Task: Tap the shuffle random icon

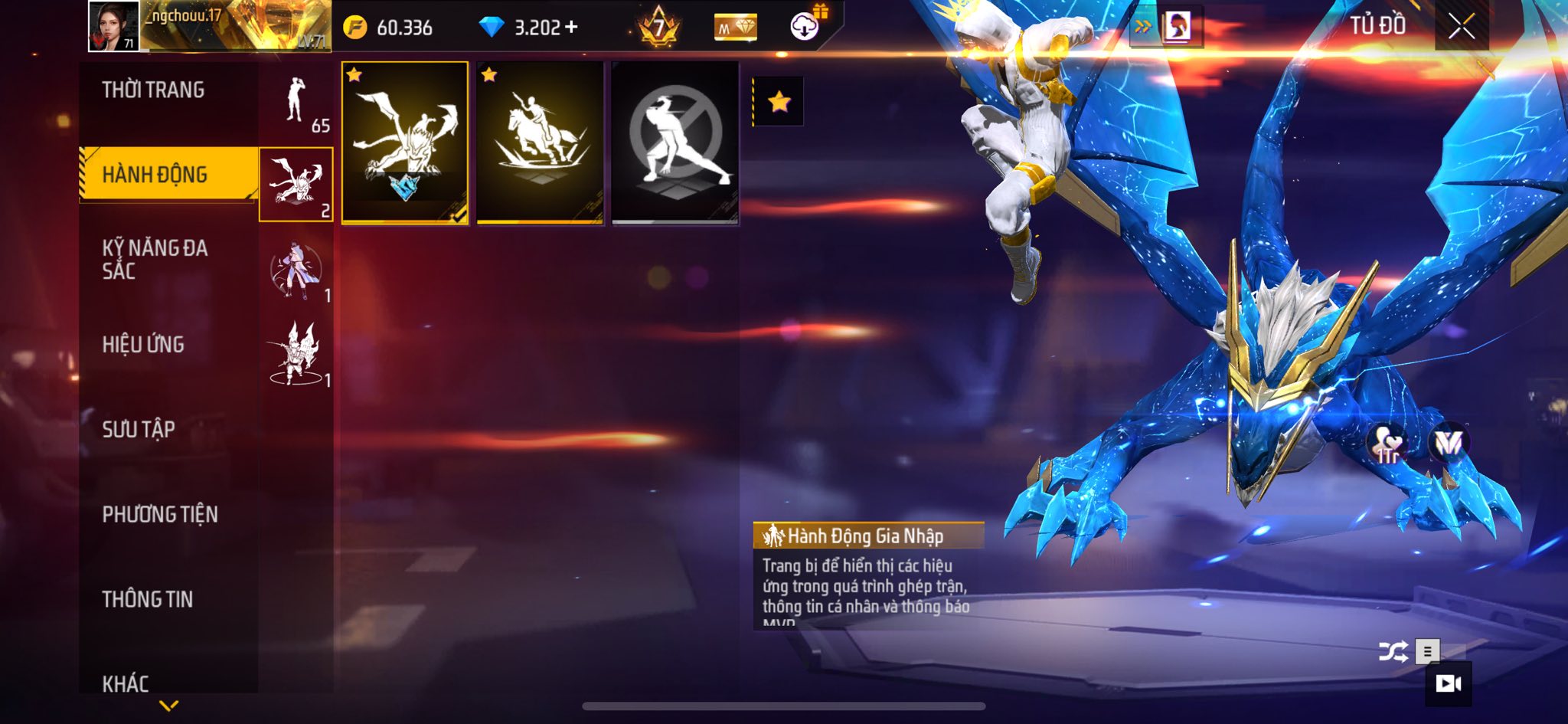Action: [1392, 652]
